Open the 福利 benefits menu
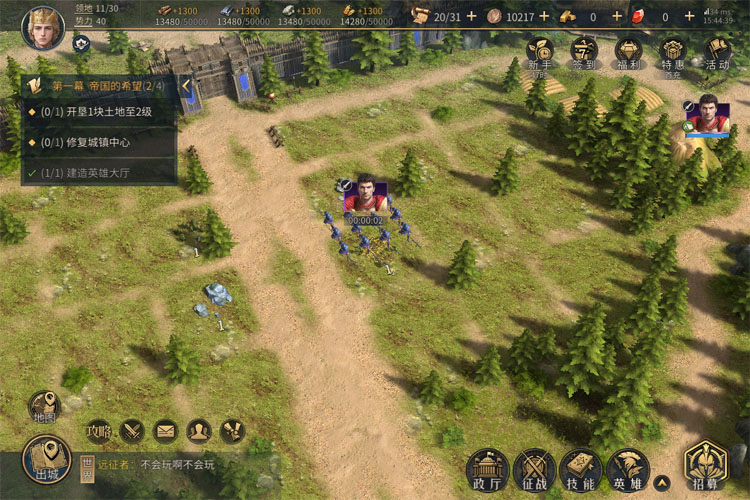The width and height of the screenshot is (750, 500). (629, 53)
